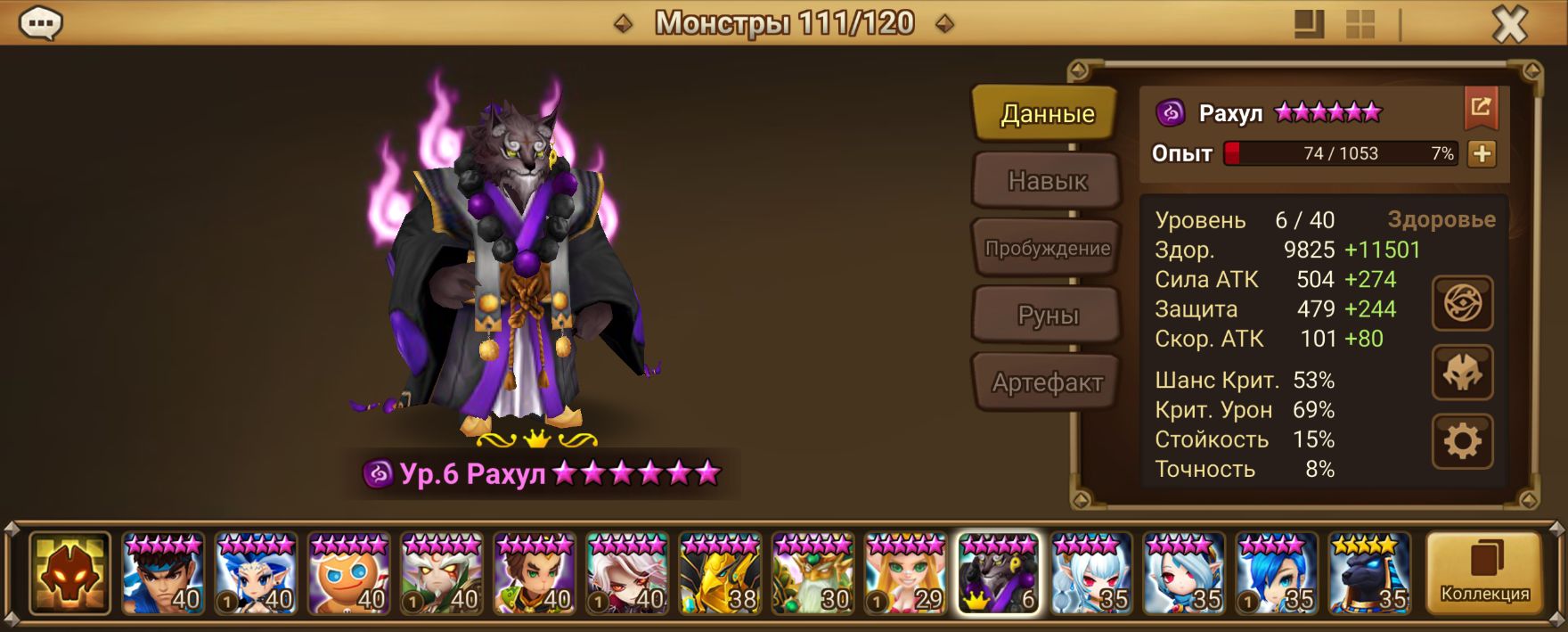Select the gingerbread cookie monster thumbnail
Screen dimensions: 1568x632
coord(348,573)
